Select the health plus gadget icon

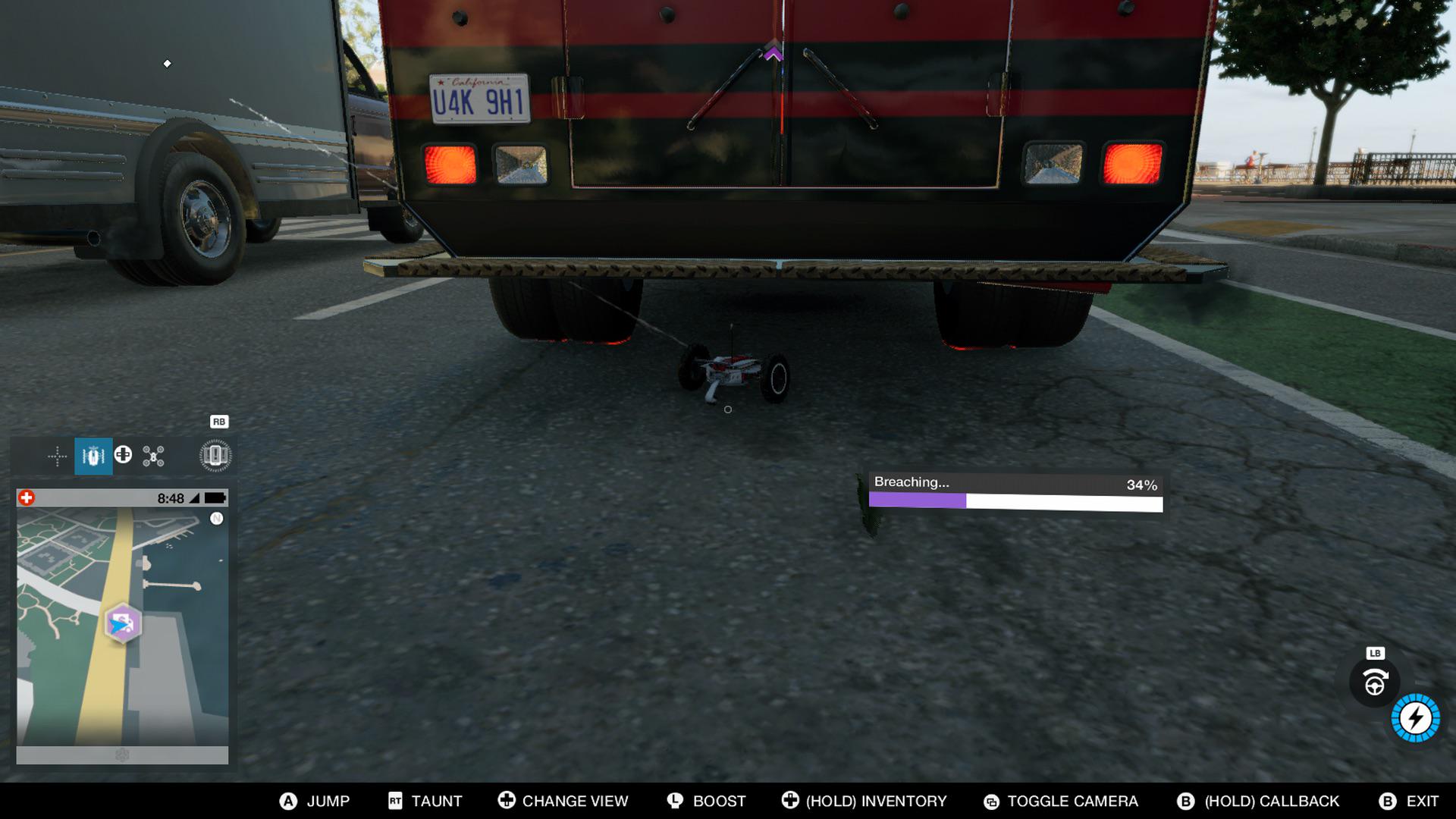124,456
